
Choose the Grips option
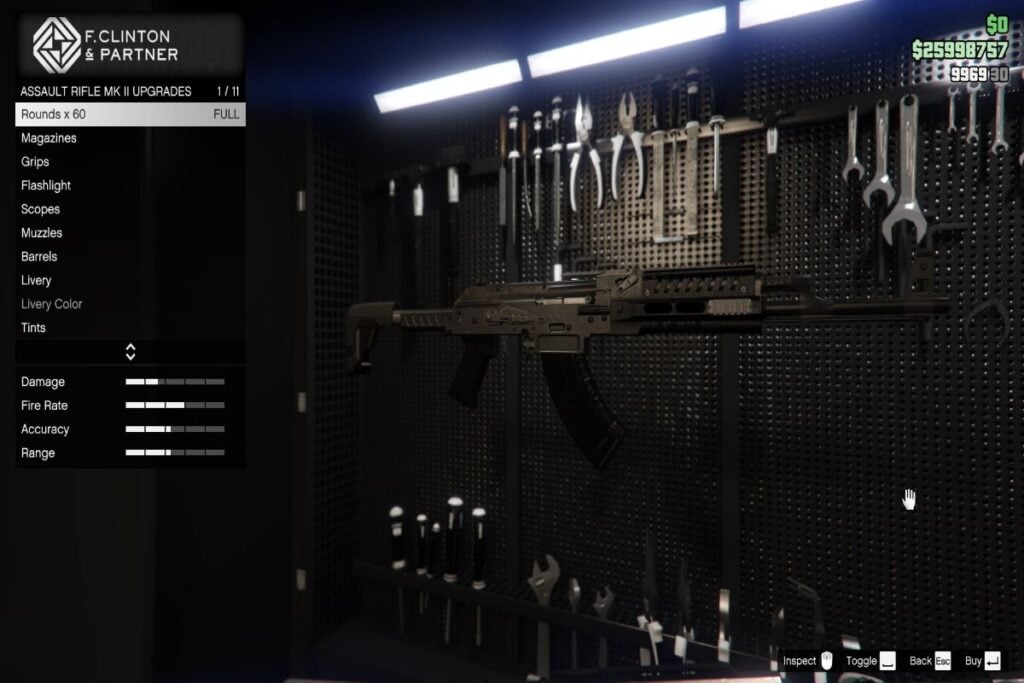tap(130, 162)
